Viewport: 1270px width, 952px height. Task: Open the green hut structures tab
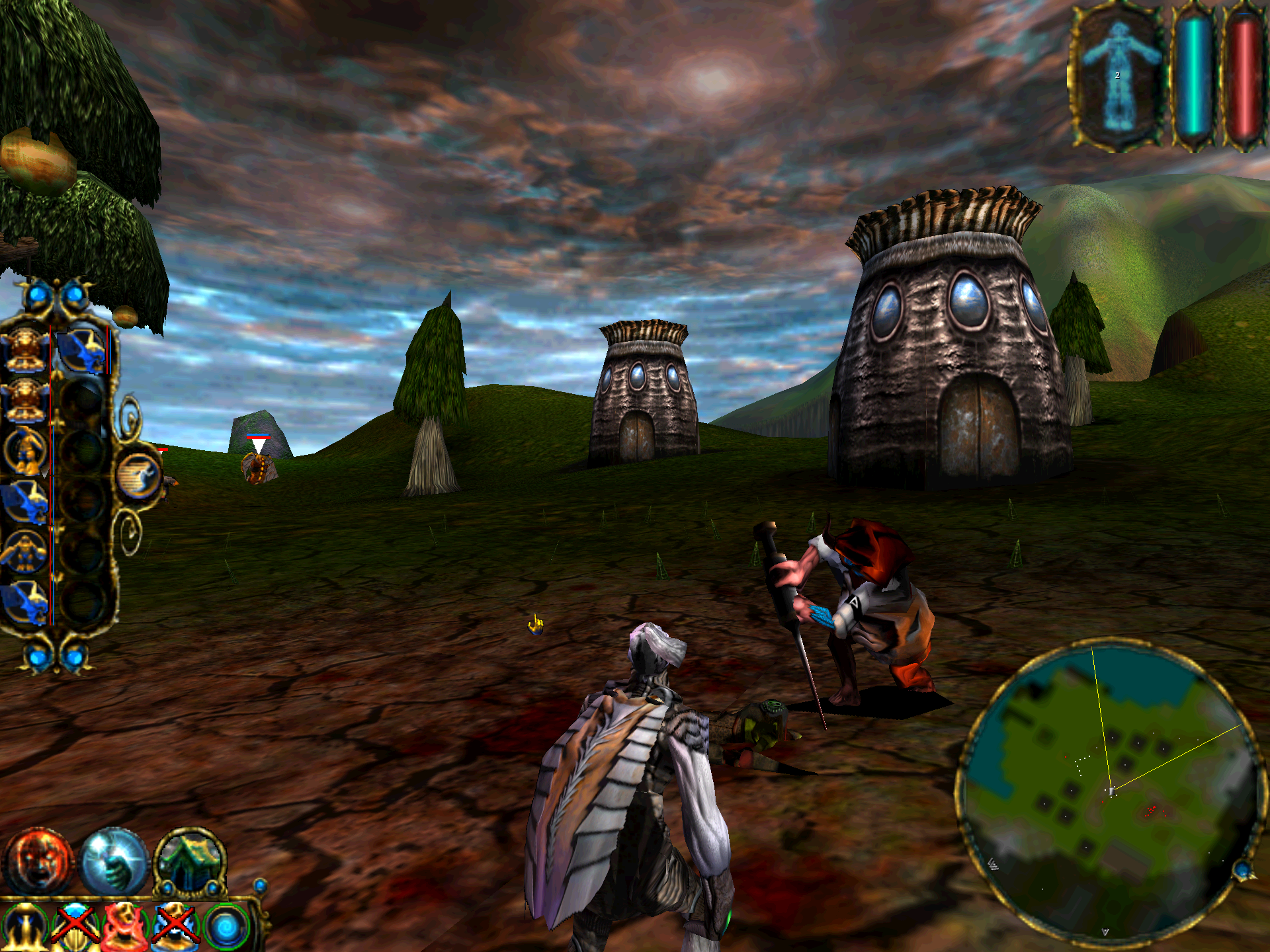pos(190,861)
